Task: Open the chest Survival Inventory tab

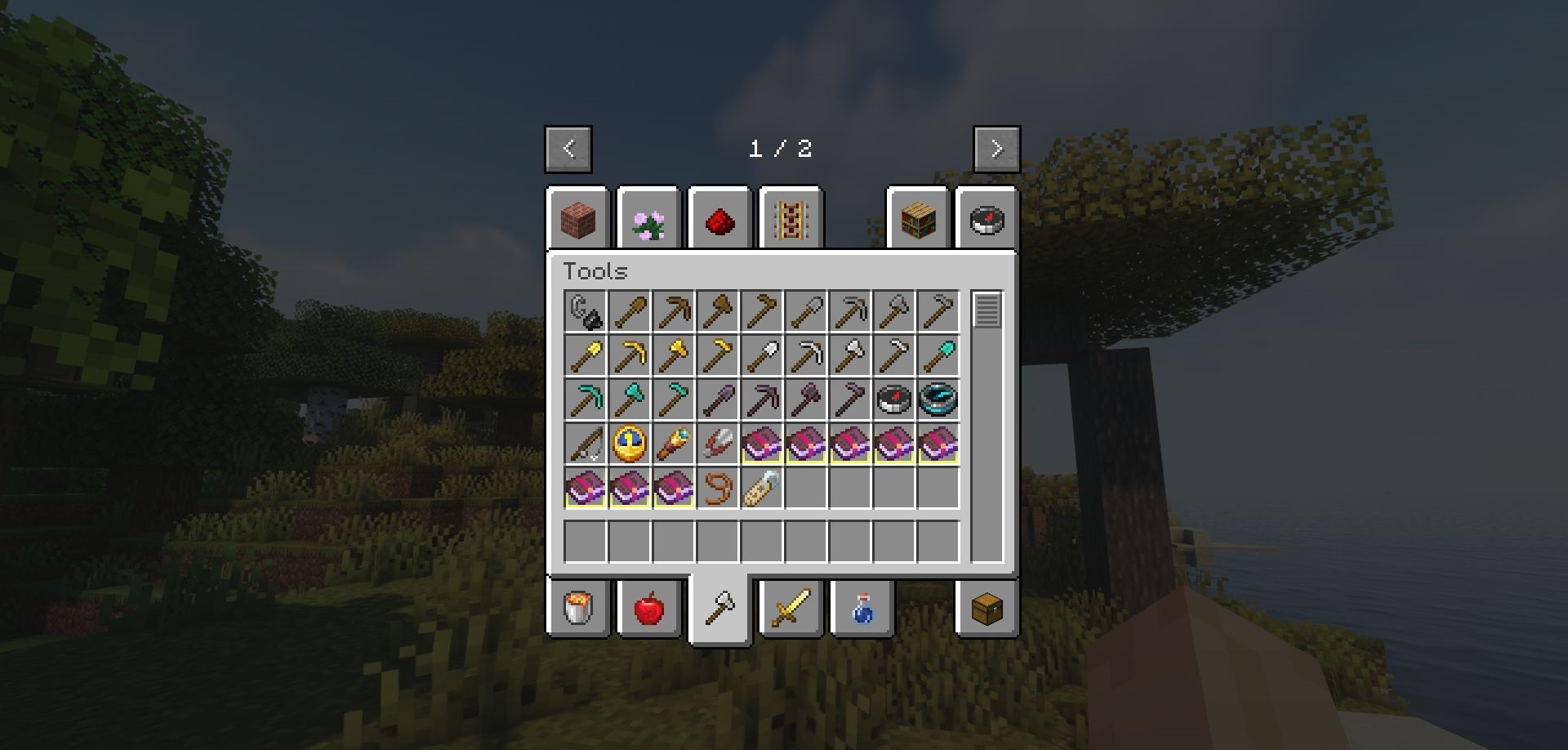Action: tap(987, 609)
